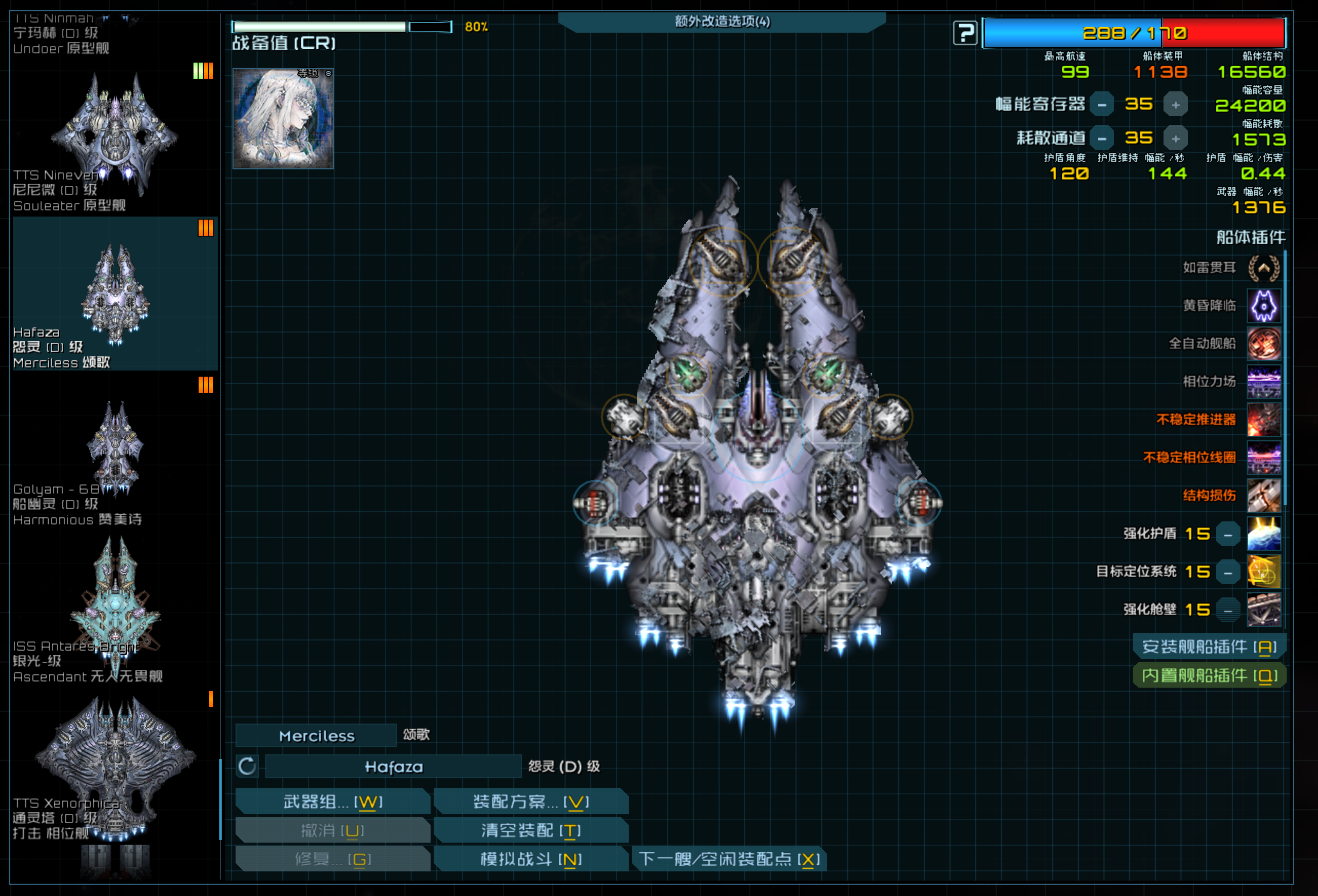This screenshot has width=1318, height=896.
Task: Open the 装配方案 loadout variants
Action: pyautogui.click(x=531, y=801)
